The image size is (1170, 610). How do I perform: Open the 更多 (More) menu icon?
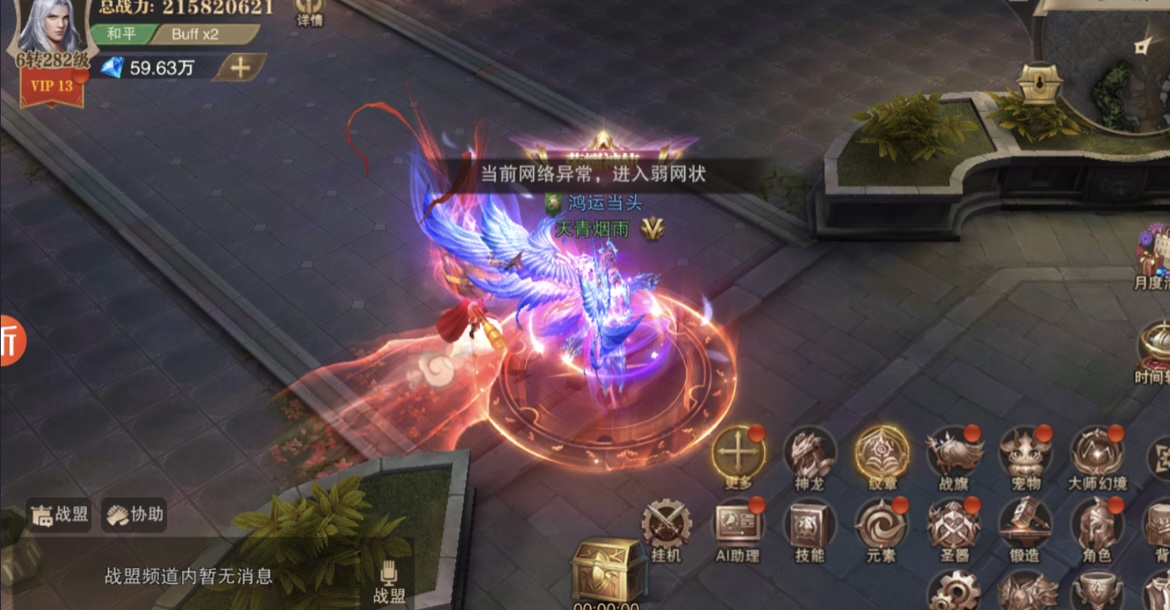tap(738, 455)
